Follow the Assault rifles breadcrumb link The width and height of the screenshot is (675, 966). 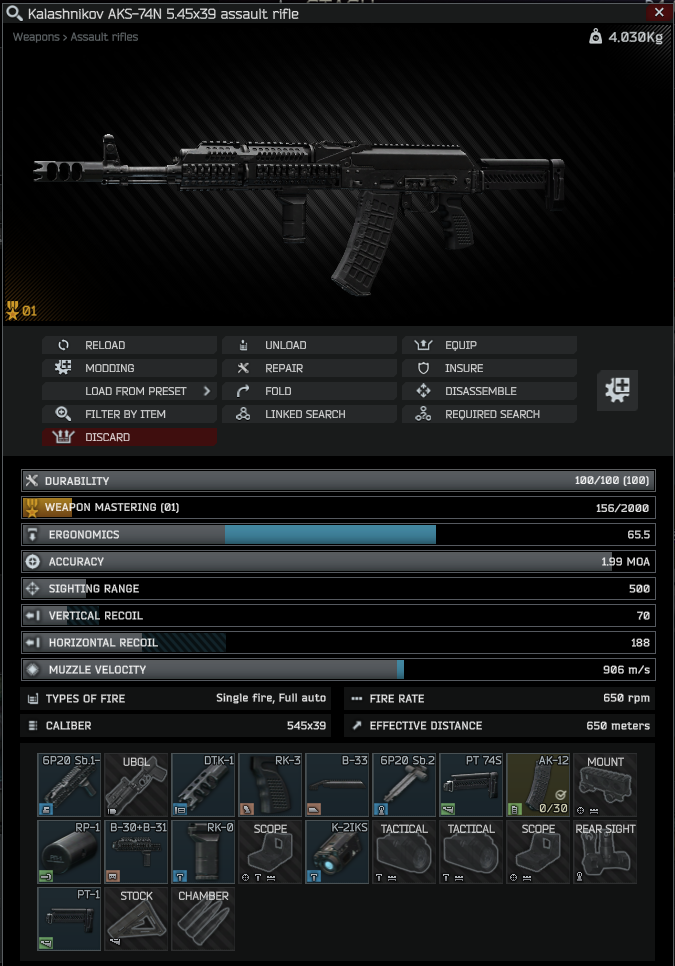(x=104, y=37)
